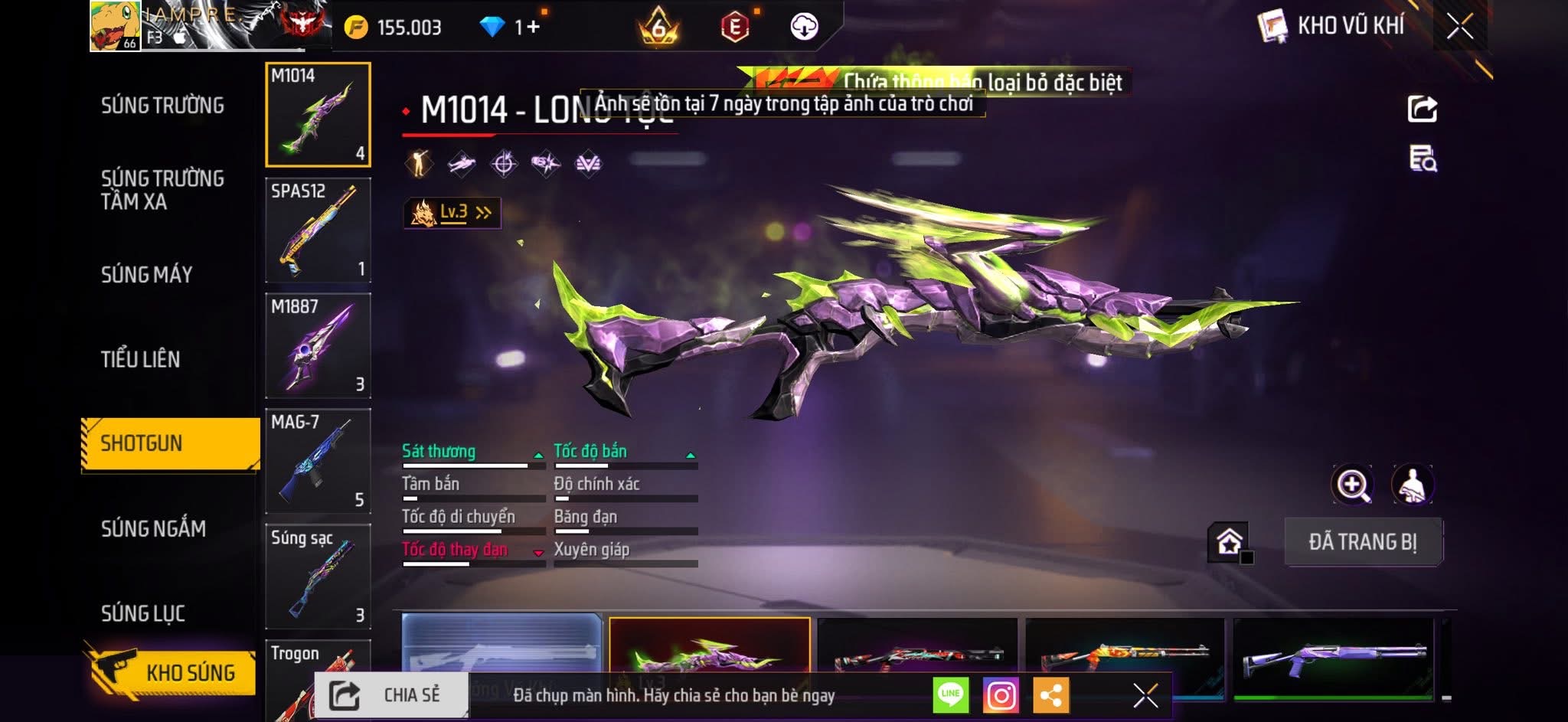The height and width of the screenshot is (722, 1568).
Task: Share the screenshot to Instagram
Action: point(1001,695)
